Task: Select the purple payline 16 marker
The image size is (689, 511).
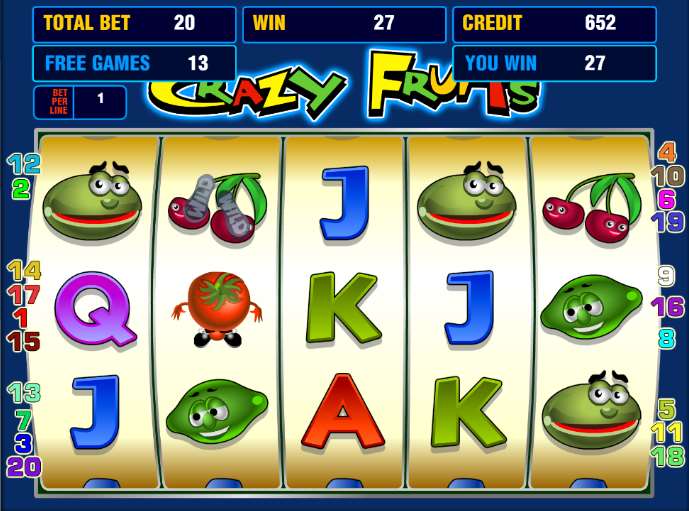Action: 667,307
